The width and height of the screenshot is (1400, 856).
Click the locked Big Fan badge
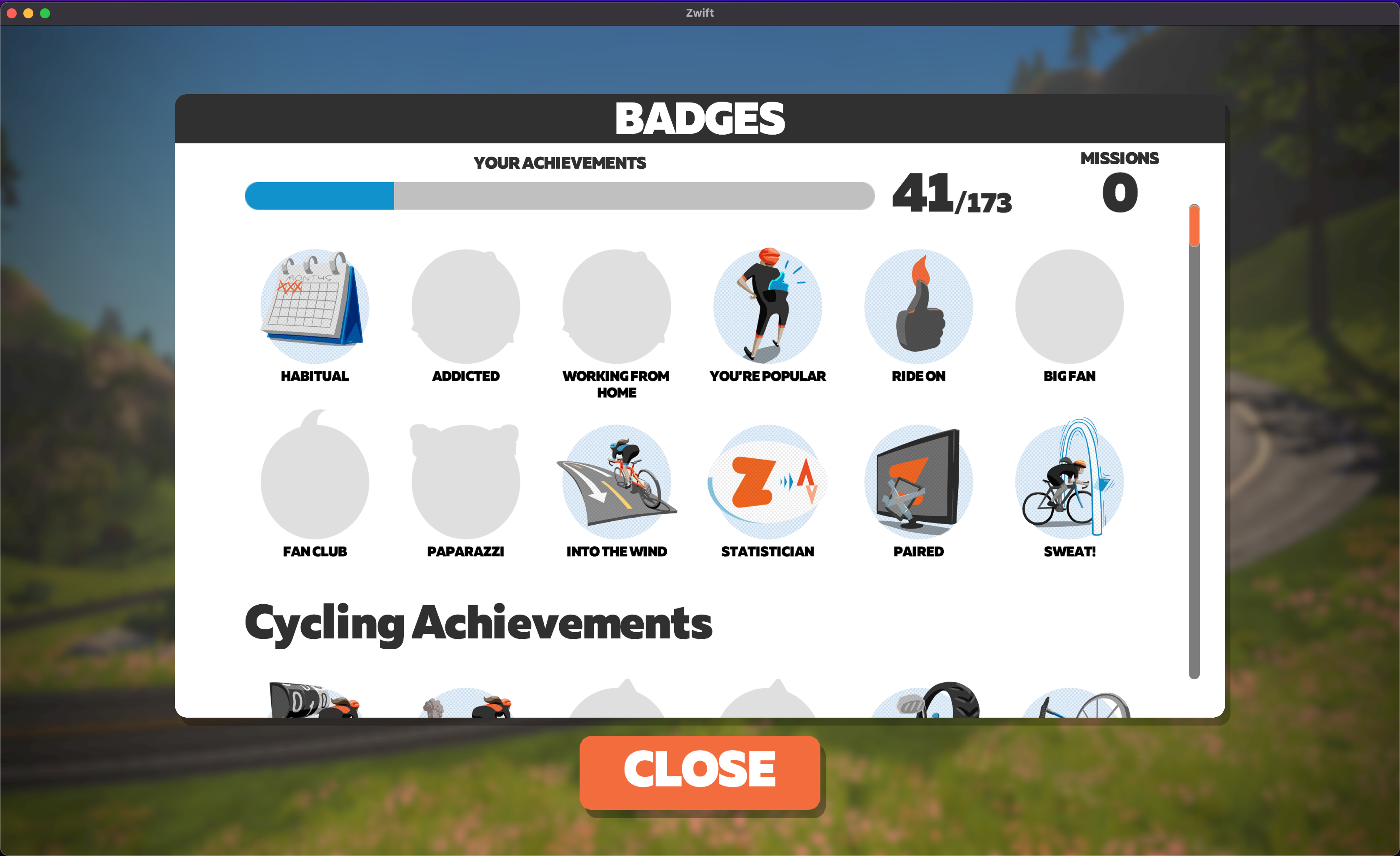click(1069, 307)
